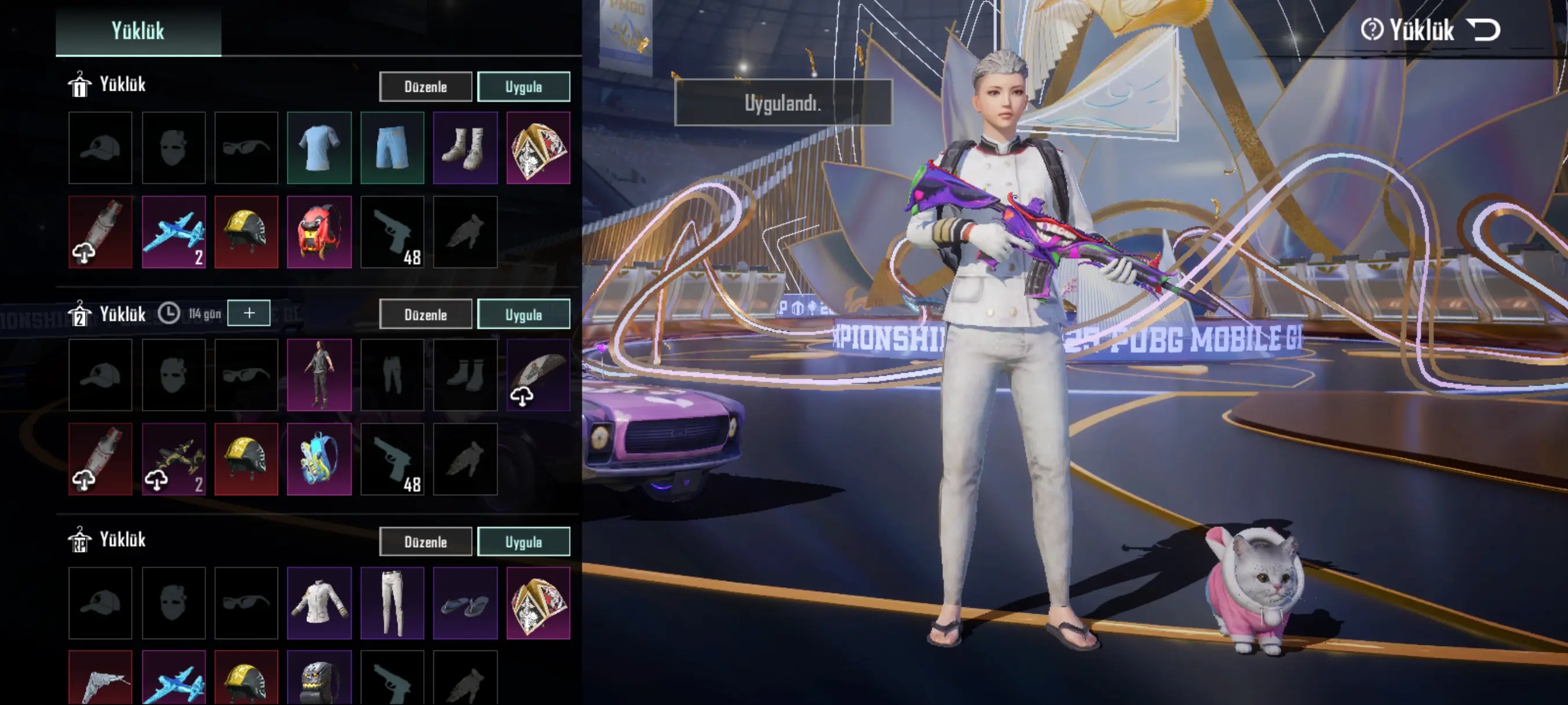Apply loadout 2 with Uygula

click(x=523, y=314)
